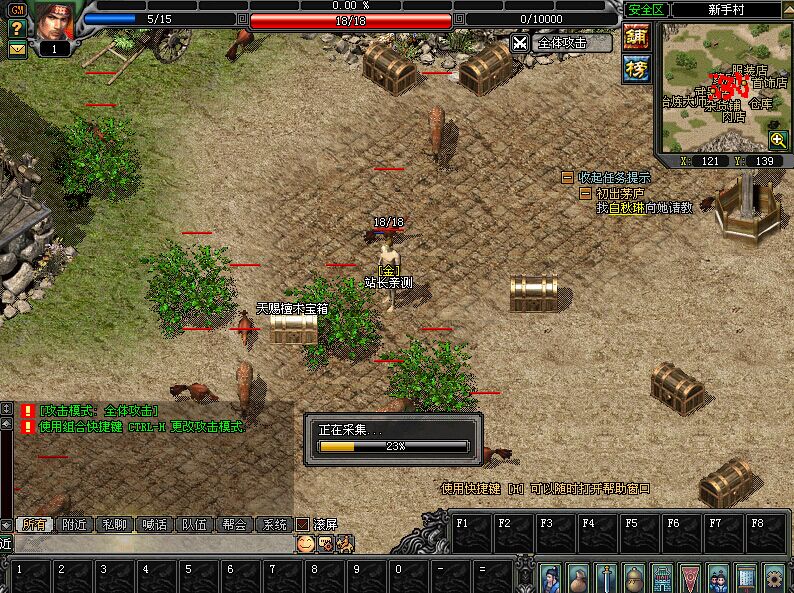This screenshot has width=794, height=593.
Task: Open the GM button
Action: coord(17,9)
